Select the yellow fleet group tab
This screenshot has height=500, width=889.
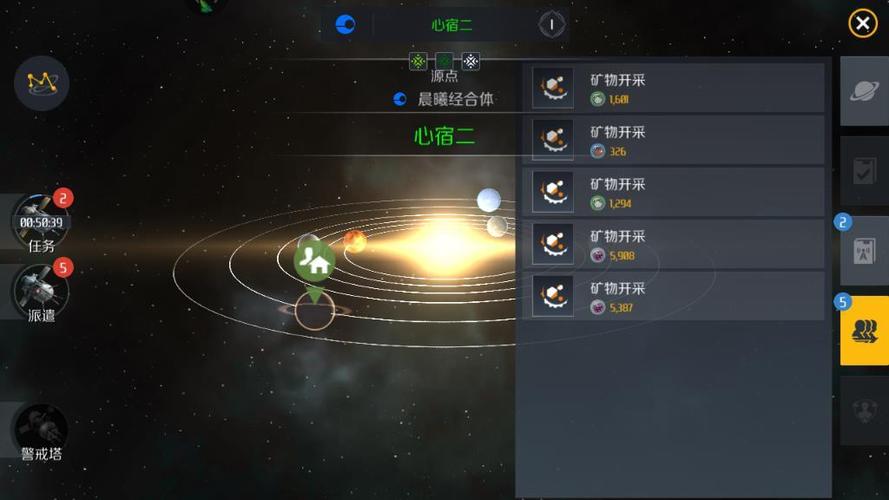pyautogui.click(x=864, y=331)
